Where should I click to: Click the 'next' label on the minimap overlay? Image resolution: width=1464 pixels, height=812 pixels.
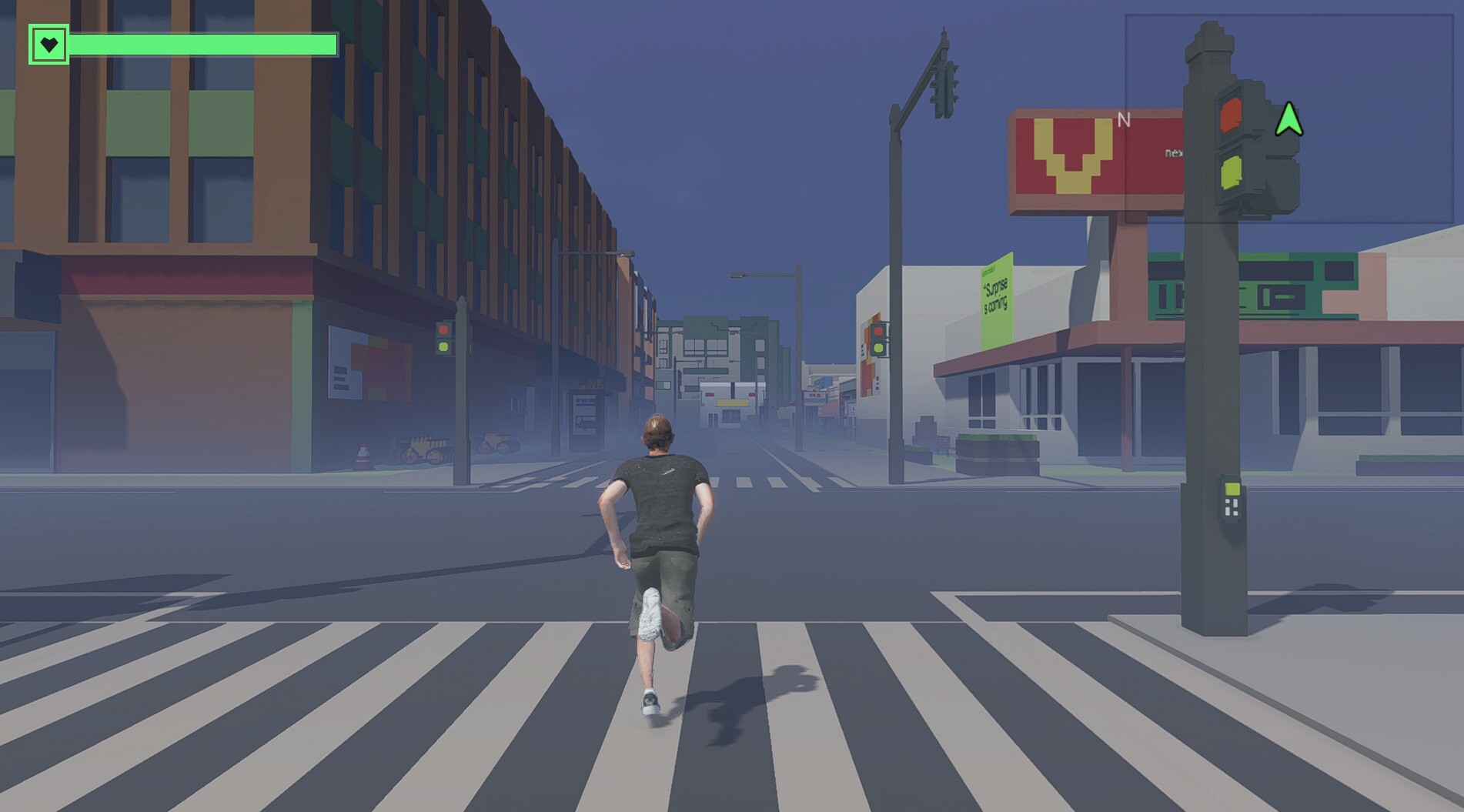[x=1174, y=152]
